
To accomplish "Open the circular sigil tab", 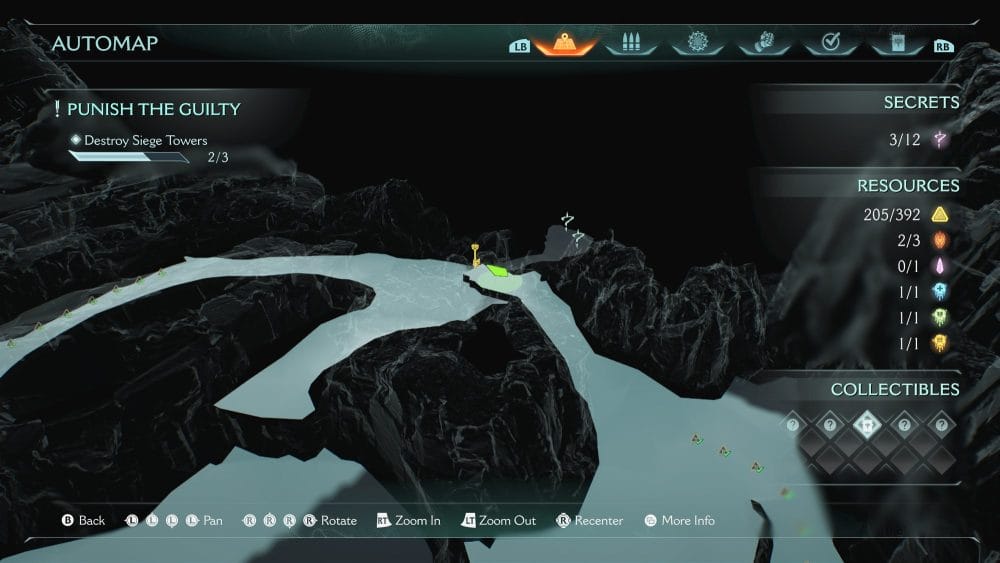I will coord(695,44).
